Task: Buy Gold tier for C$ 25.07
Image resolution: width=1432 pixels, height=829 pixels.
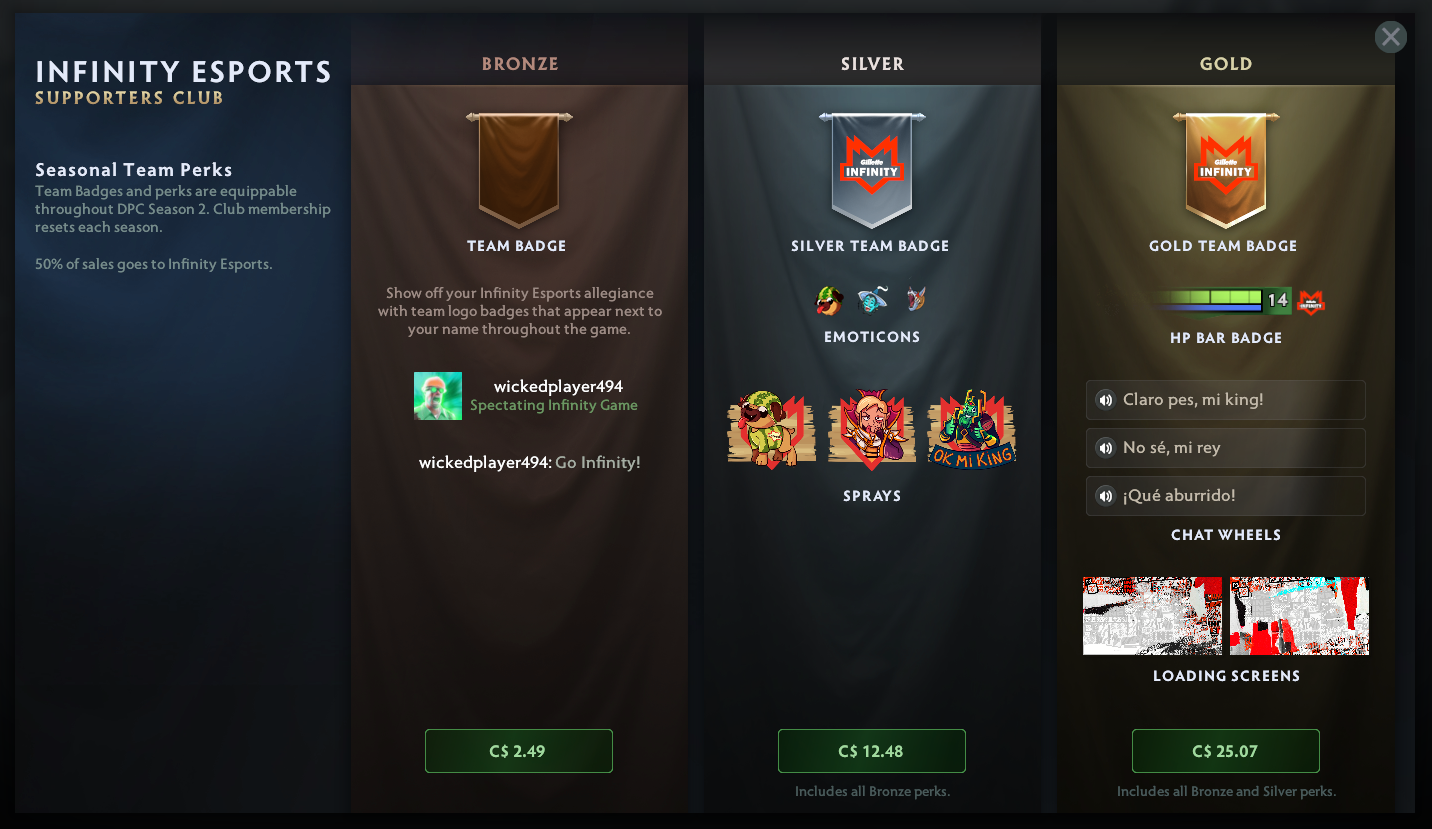Action: pyautogui.click(x=1225, y=751)
